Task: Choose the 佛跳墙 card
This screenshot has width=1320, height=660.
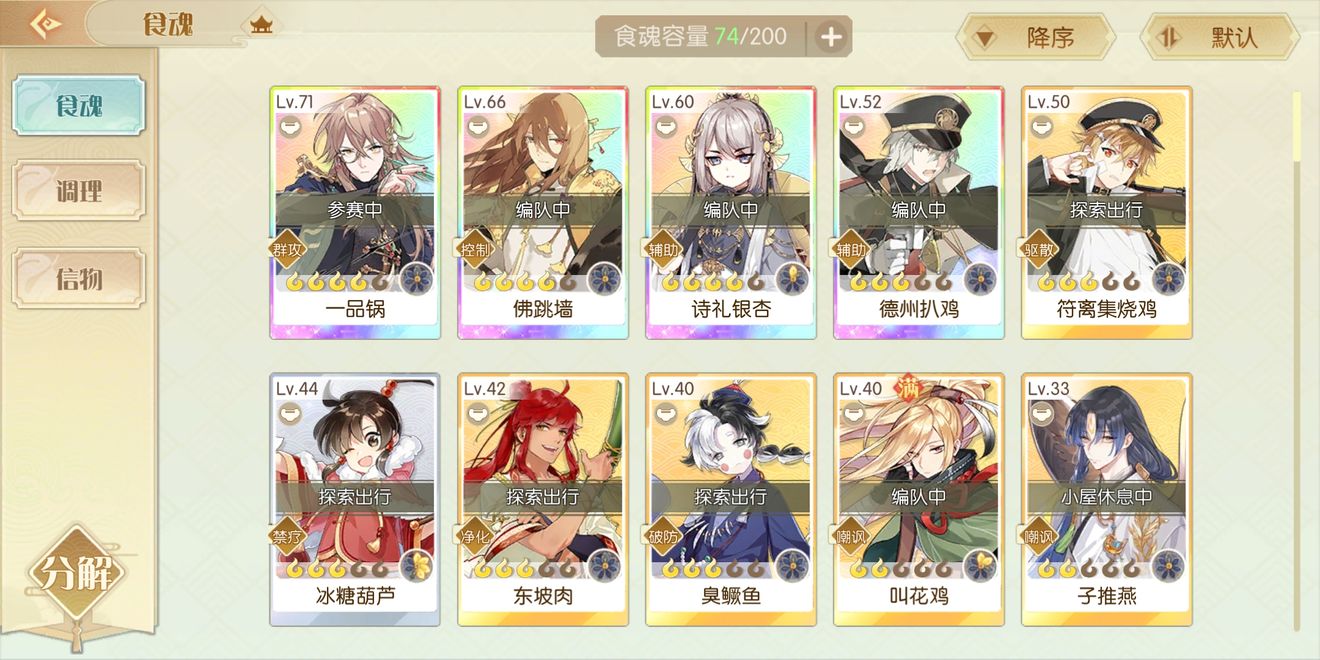Action: tap(543, 212)
